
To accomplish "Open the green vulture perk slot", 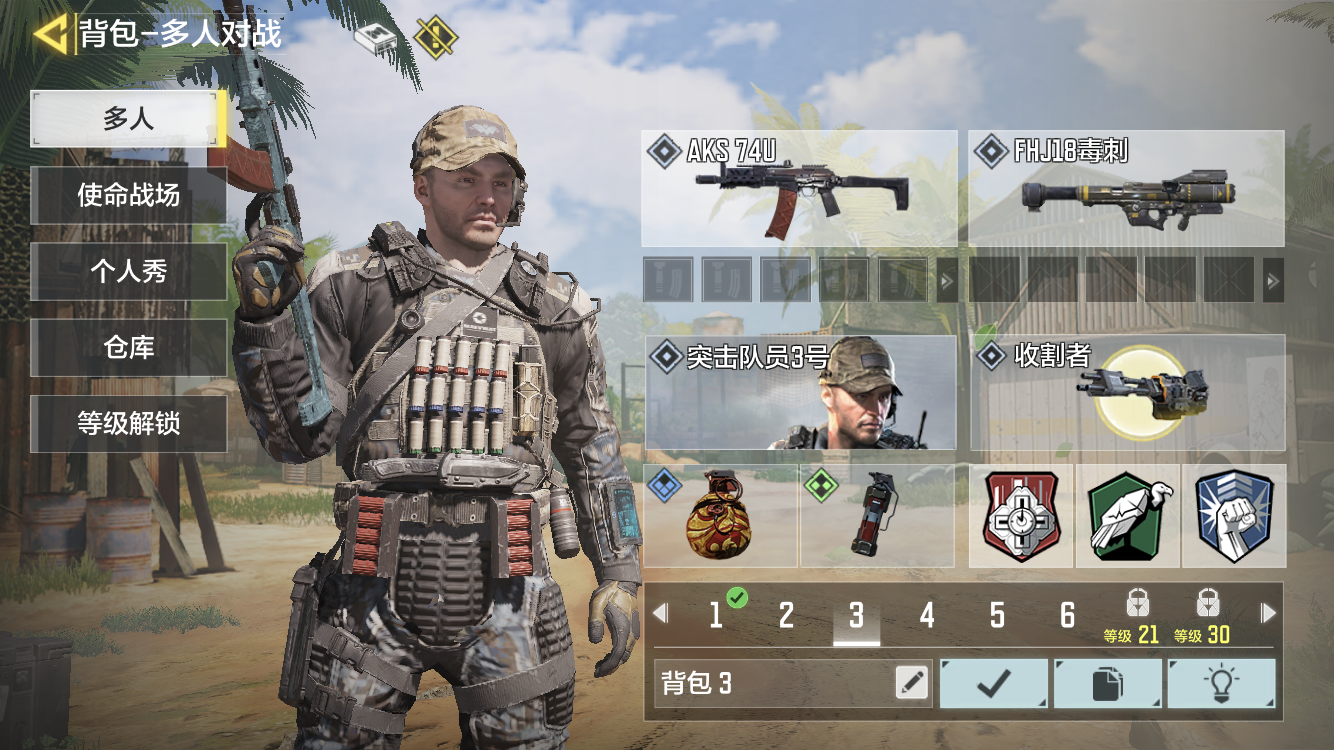I will point(1128,516).
